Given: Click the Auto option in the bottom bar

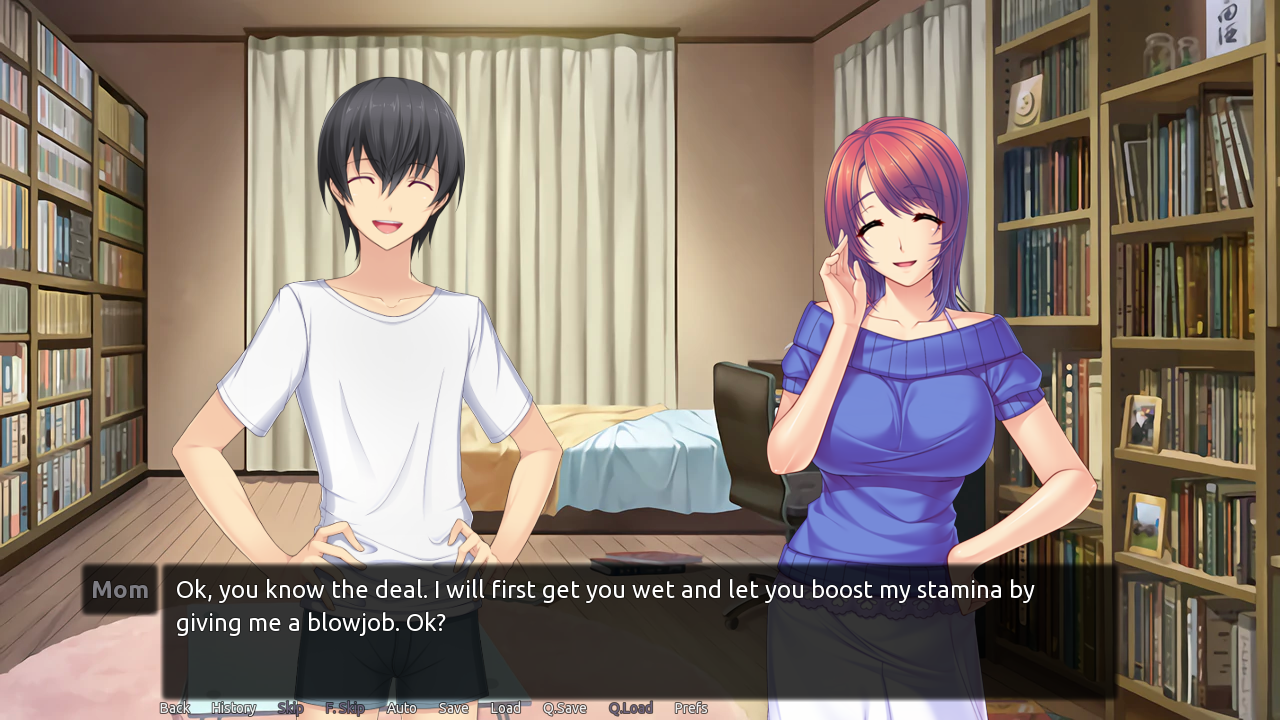Looking at the screenshot, I should (x=400, y=708).
